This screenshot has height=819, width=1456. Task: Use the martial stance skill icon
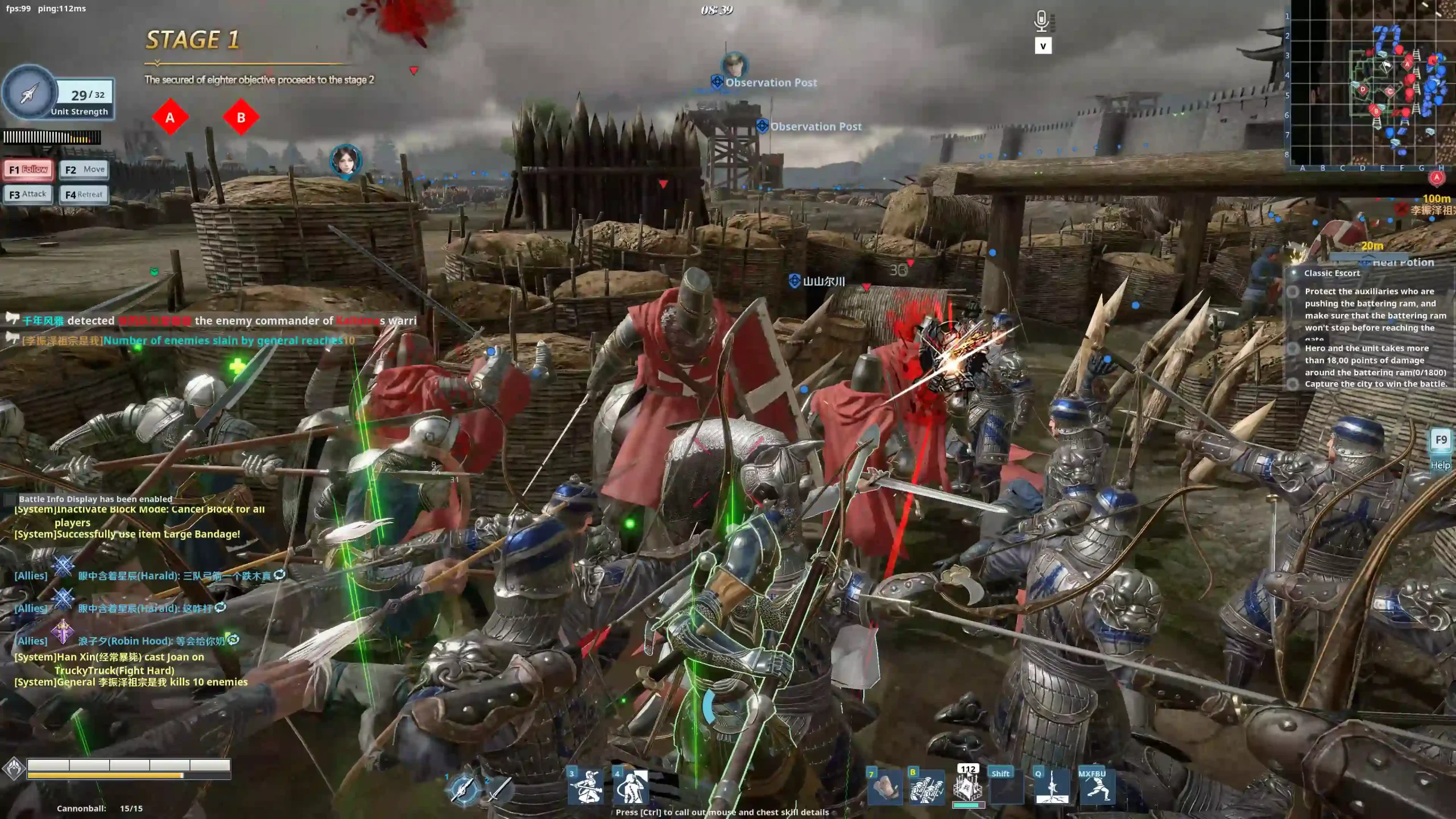pyautogui.click(x=1097, y=788)
